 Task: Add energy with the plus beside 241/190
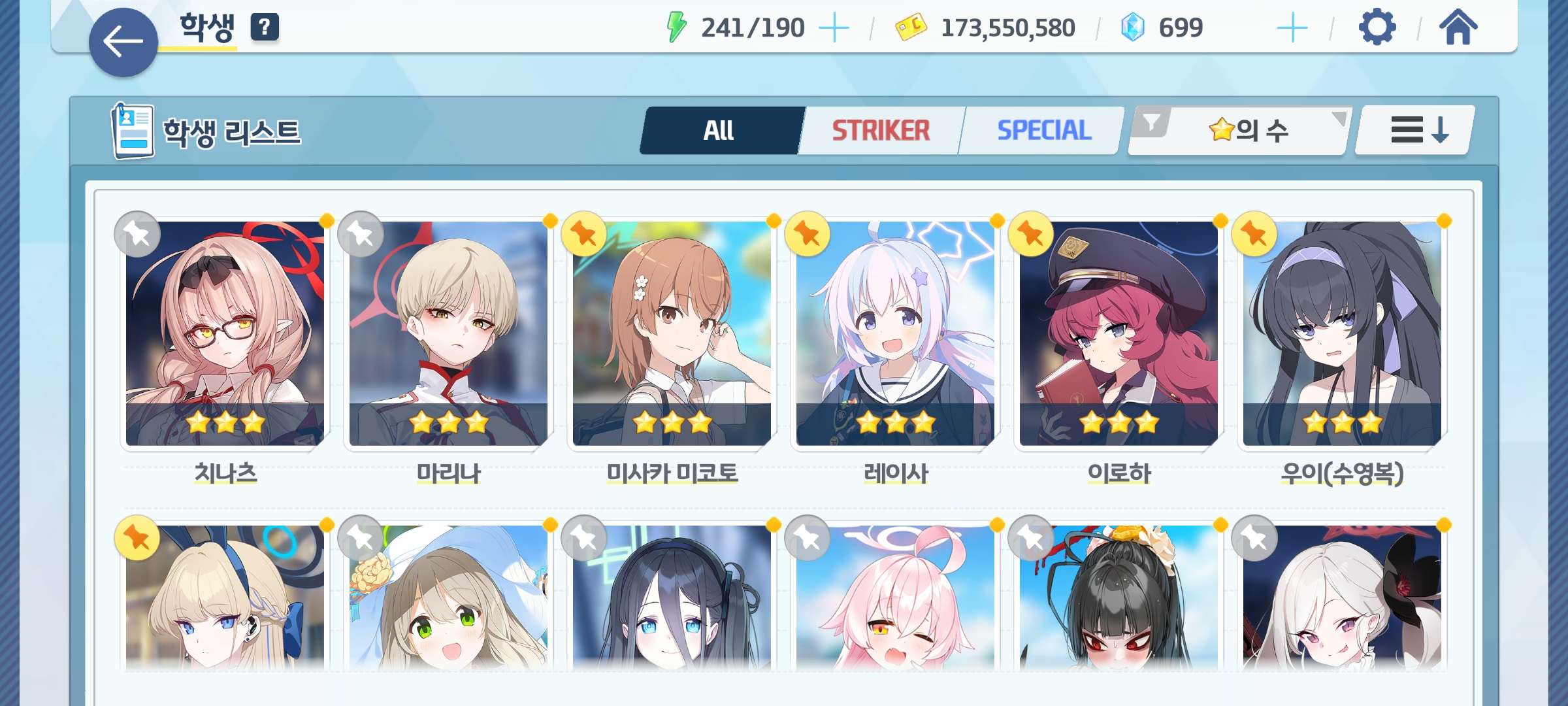pyautogui.click(x=834, y=28)
